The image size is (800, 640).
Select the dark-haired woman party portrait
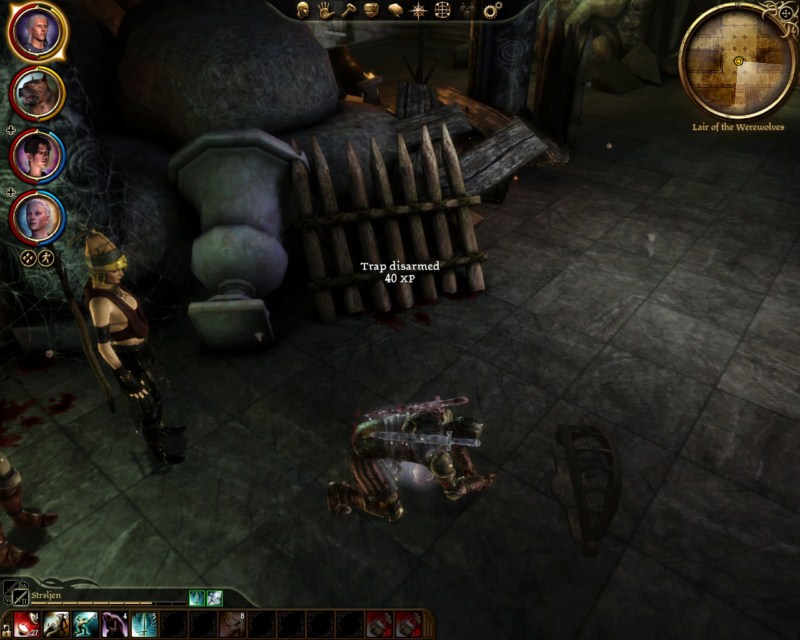[x=38, y=155]
